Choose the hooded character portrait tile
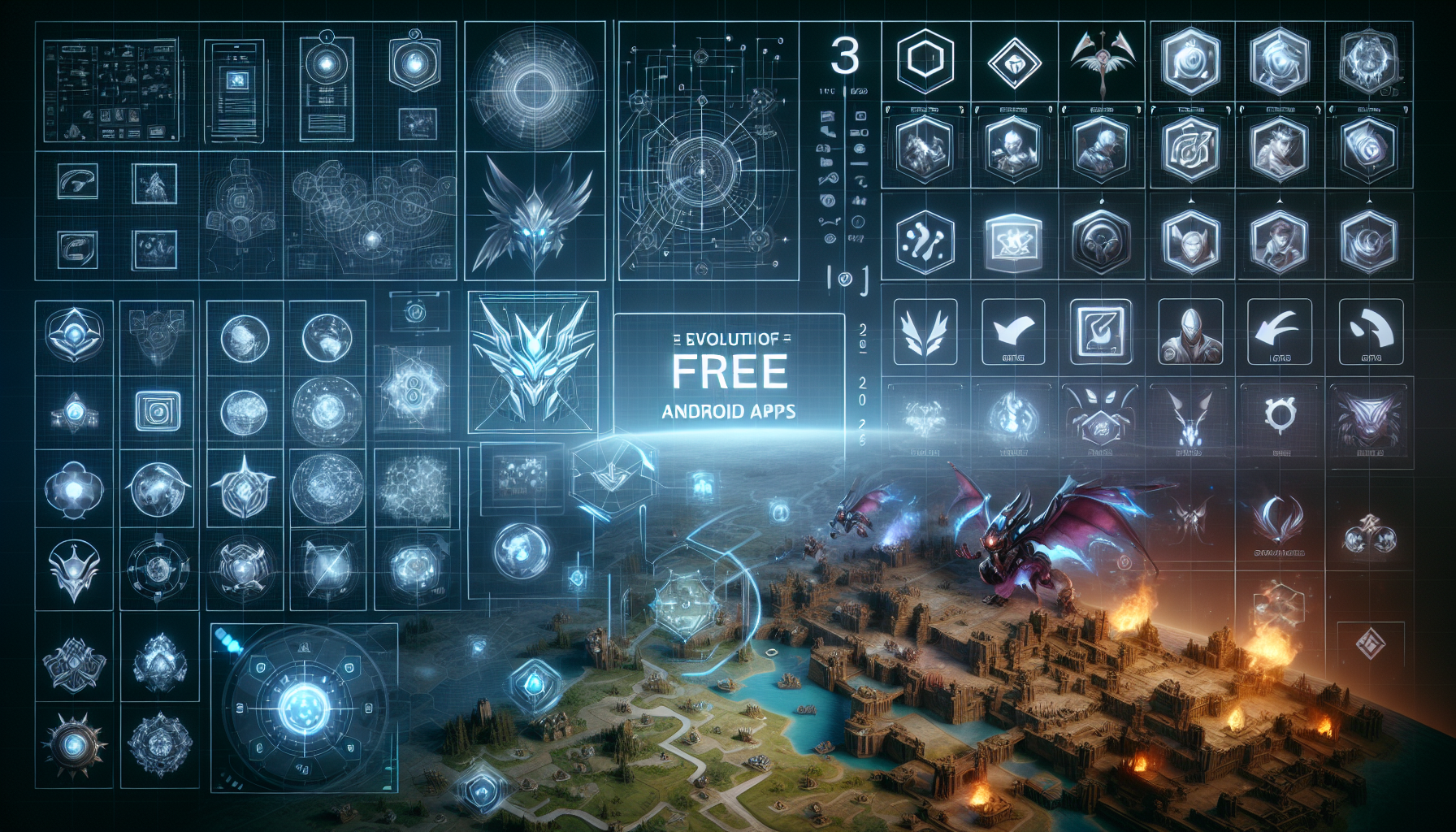 1189,331
